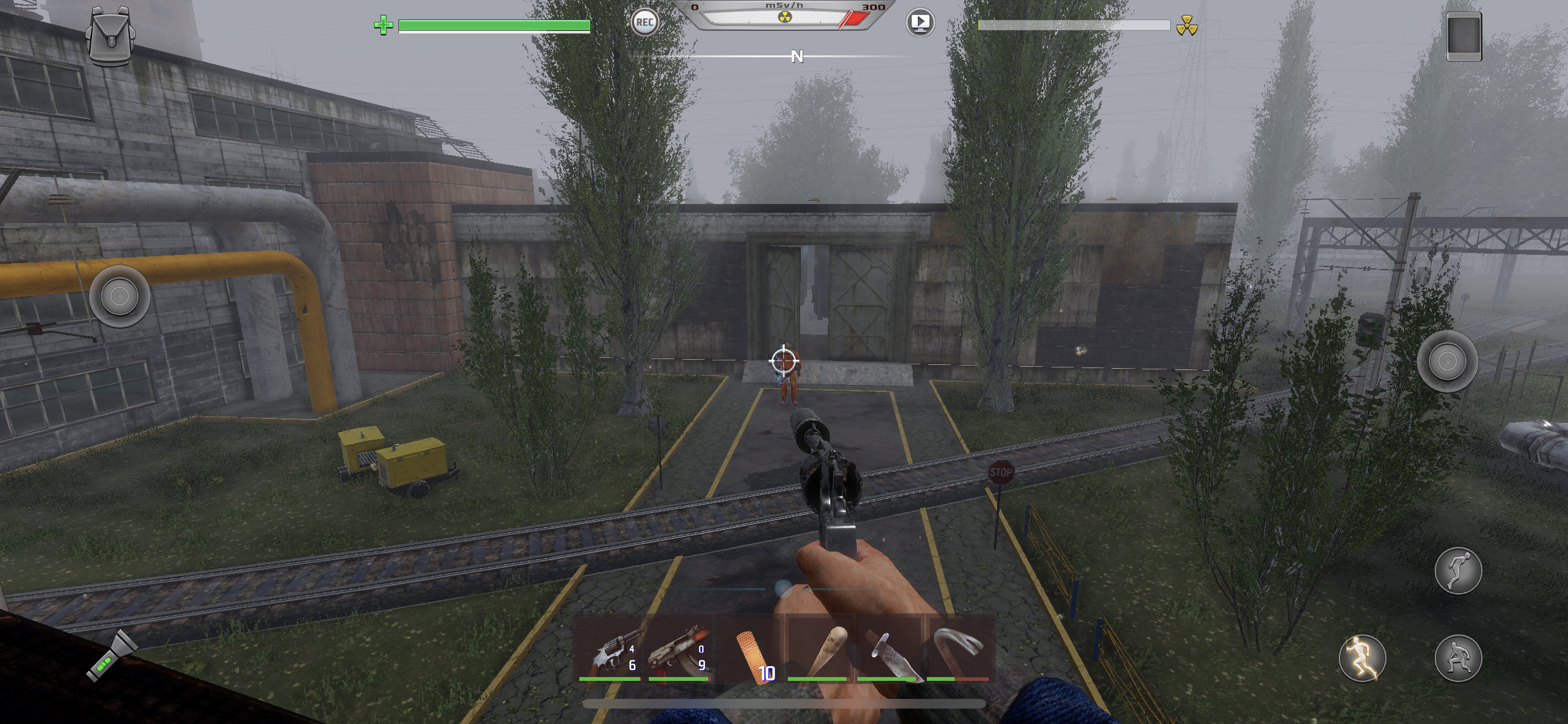
Task: Open the tablet device icon
Action: (1464, 37)
